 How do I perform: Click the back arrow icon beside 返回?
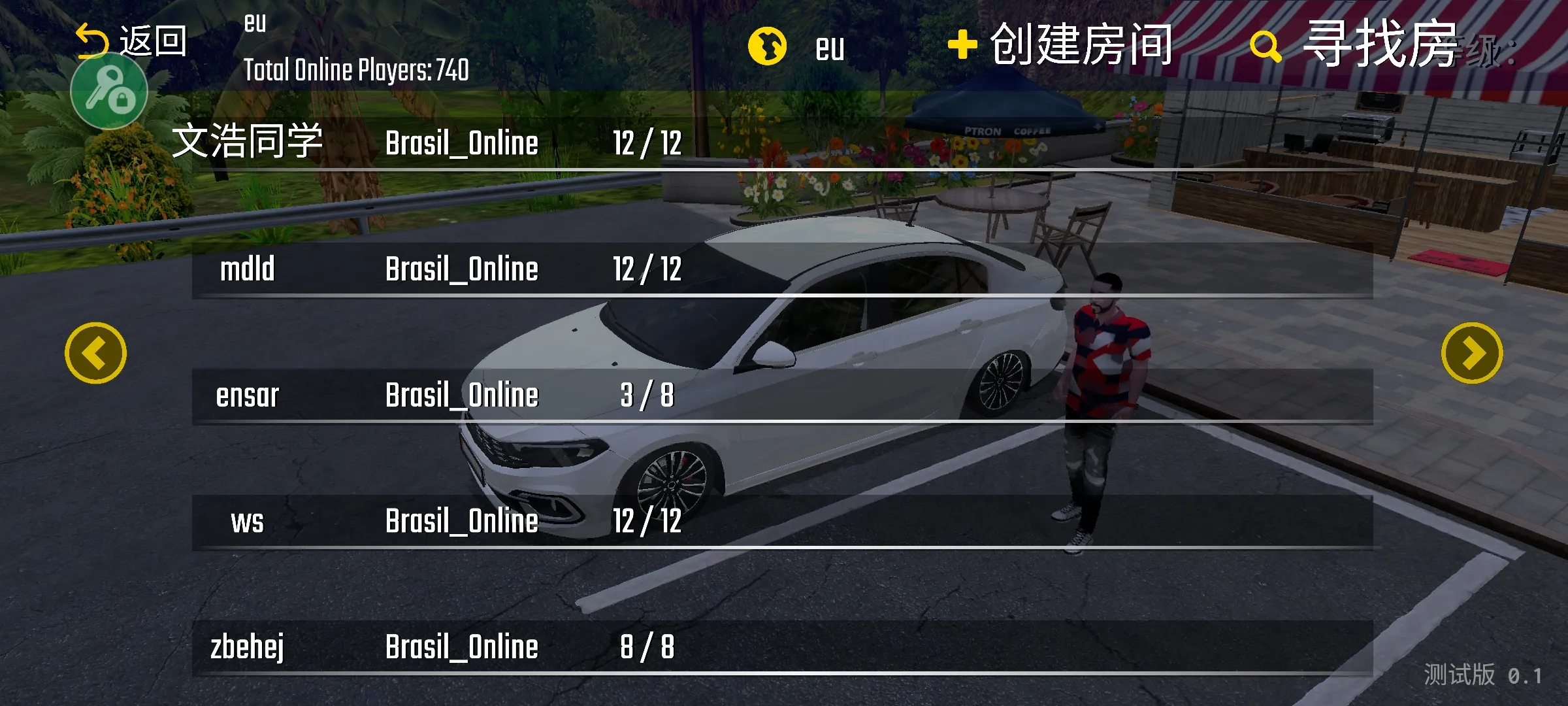[x=92, y=41]
